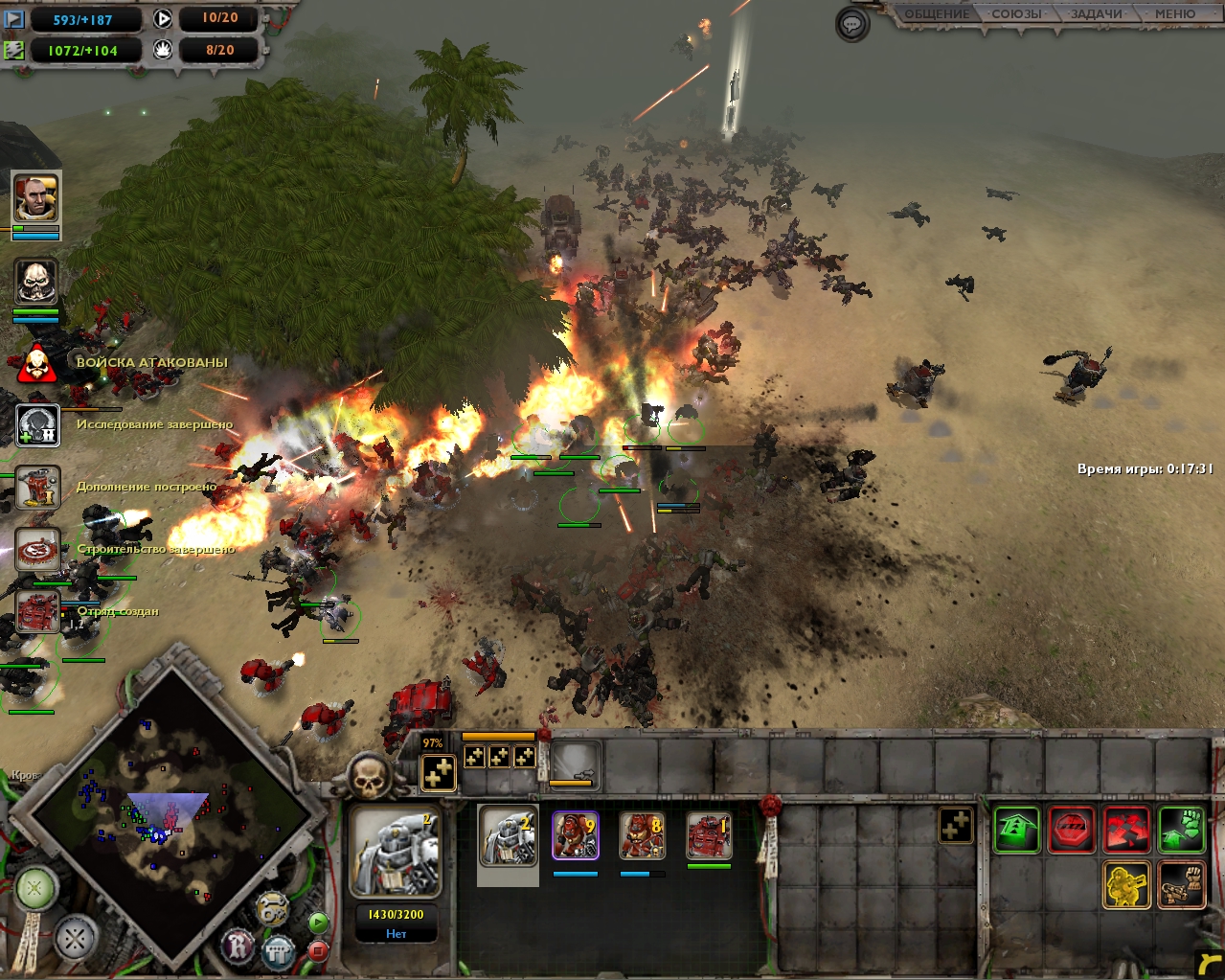Click the research completed notification icon

(37, 425)
